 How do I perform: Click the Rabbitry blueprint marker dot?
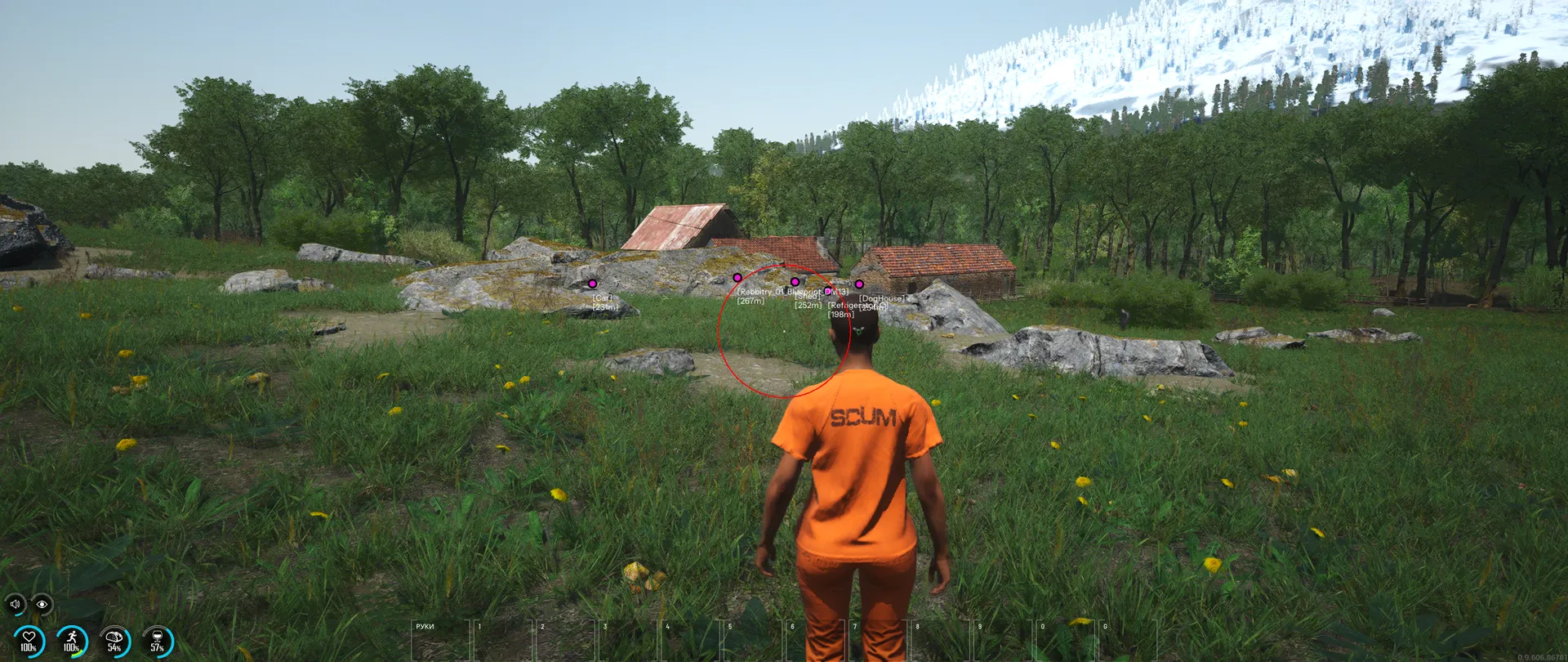[737, 278]
